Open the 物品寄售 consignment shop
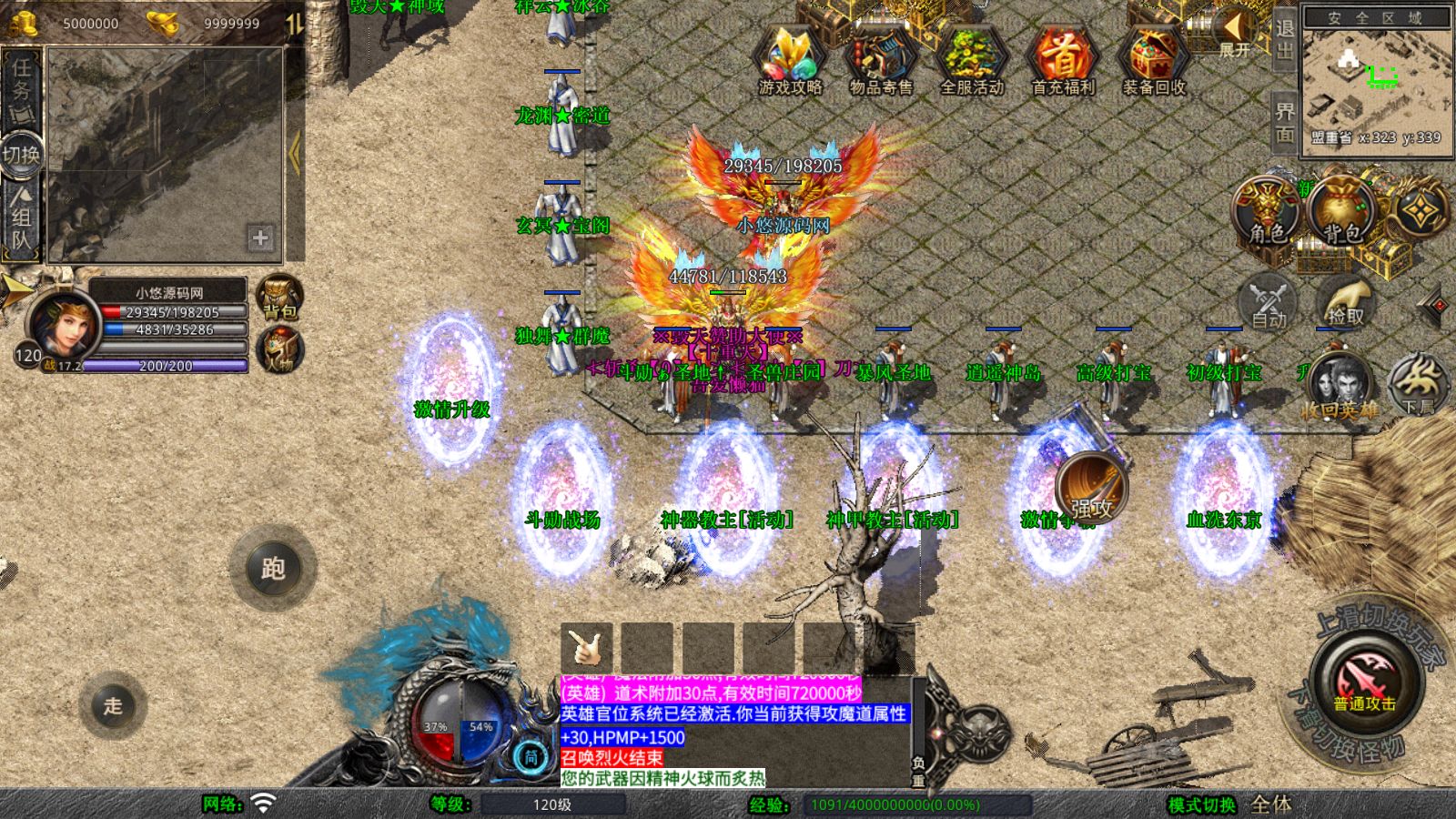 click(881, 59)
